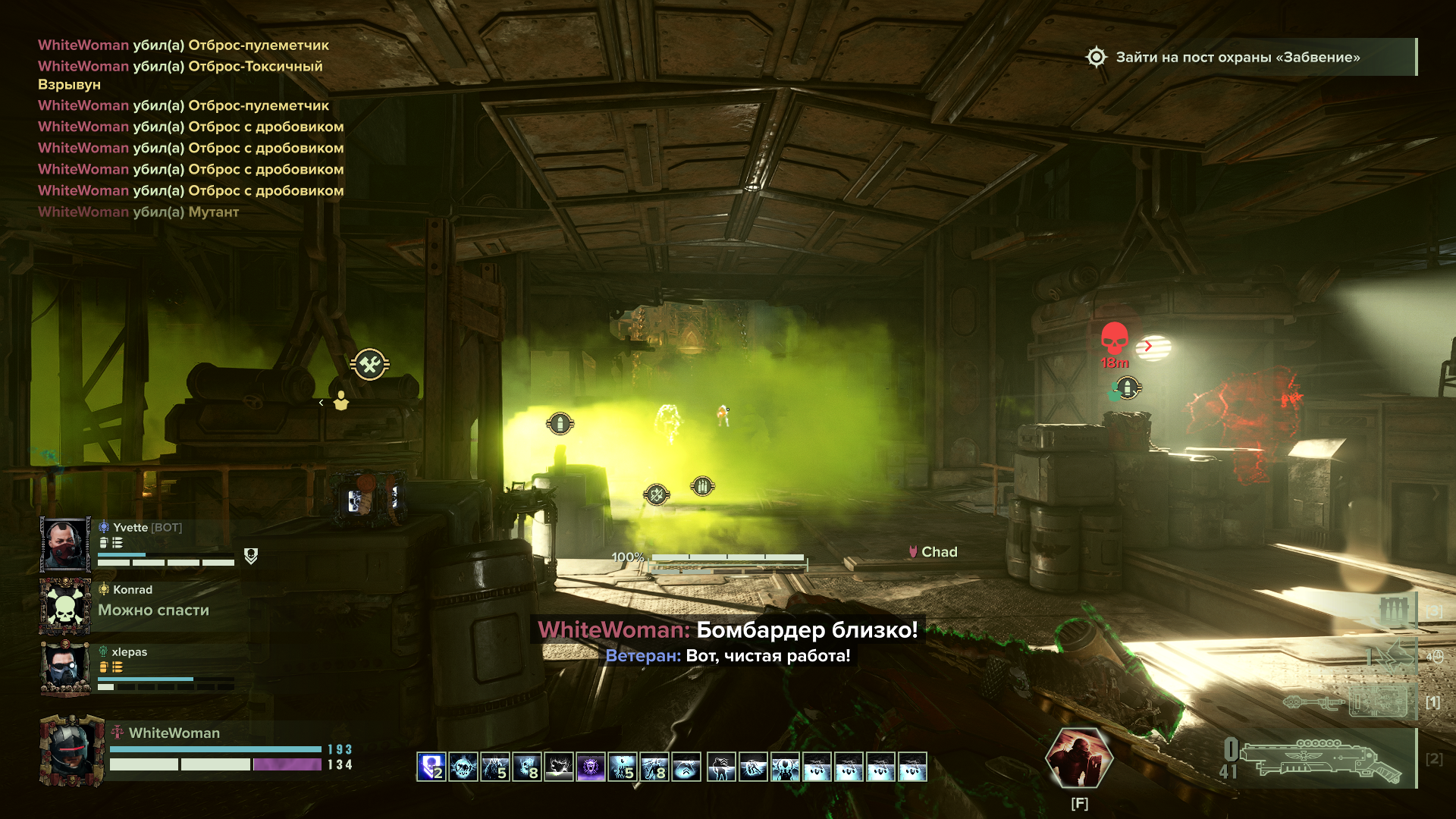Select Yvette bot teammate portrait

pyautogui.click(x=65, y=544)
